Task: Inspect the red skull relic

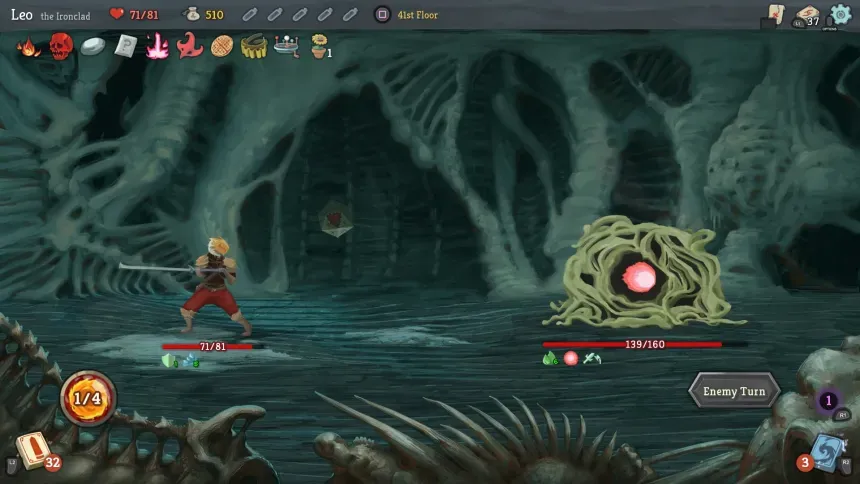Action: (x=61, y=46)
